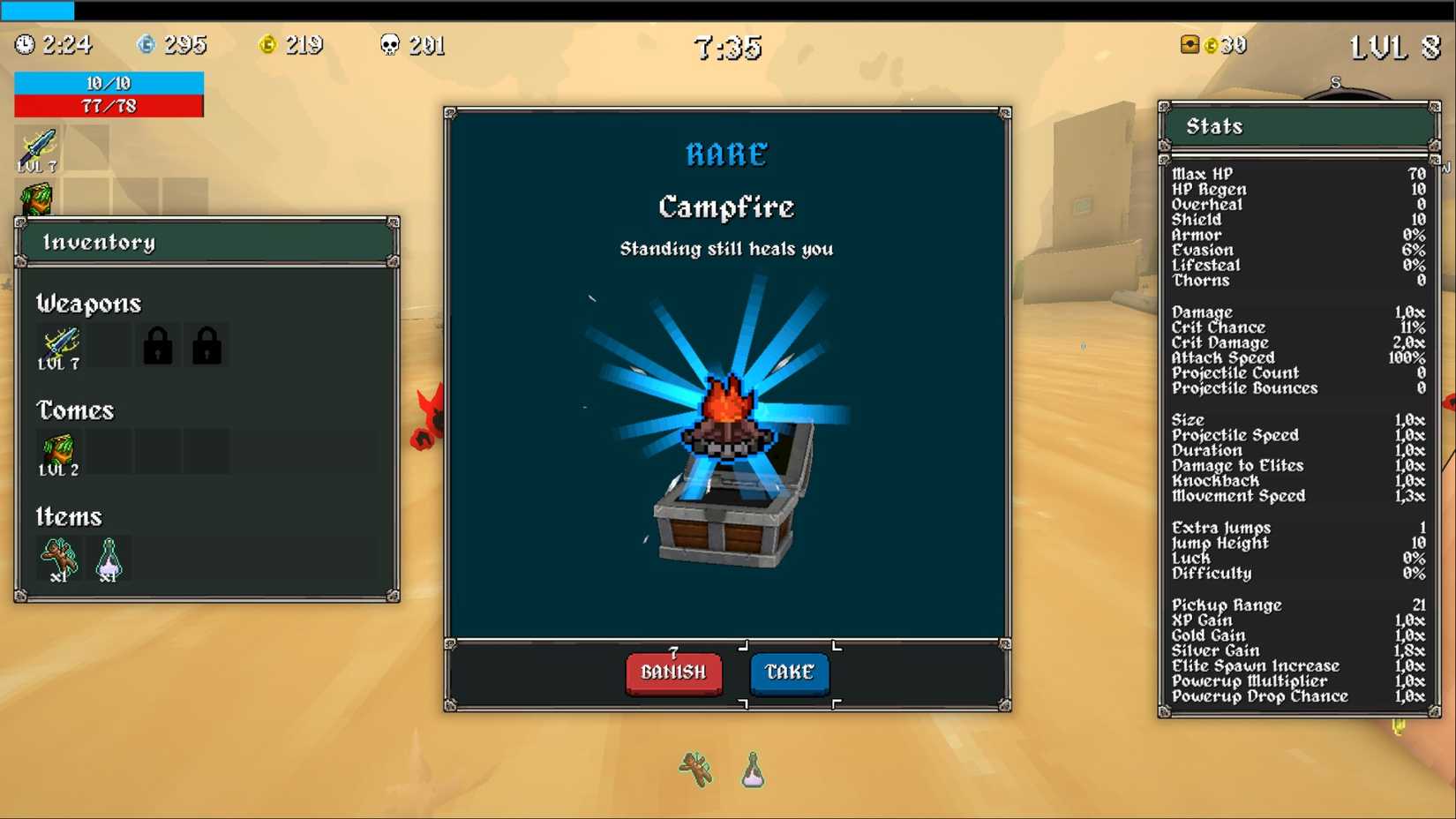Image resolution: width=1456 pixels, height=819 pixels.
Task: Select the LVL 7 sword in Weapons
Action: (57, 344)
